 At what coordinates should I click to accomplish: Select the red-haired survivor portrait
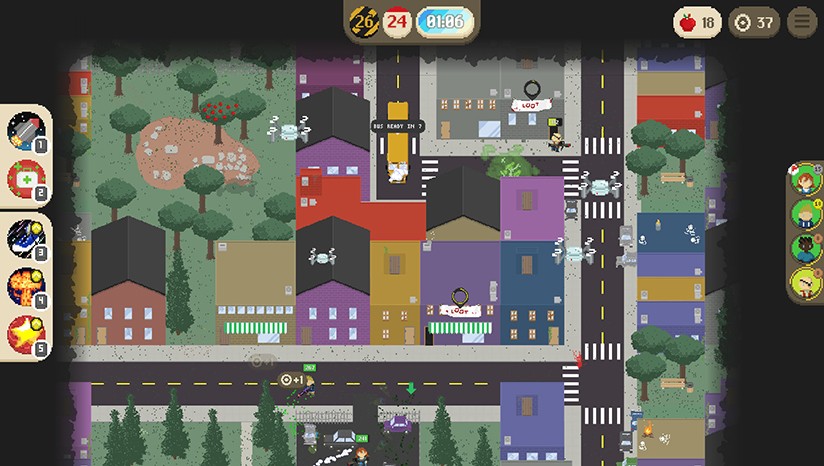pos(805,181)
